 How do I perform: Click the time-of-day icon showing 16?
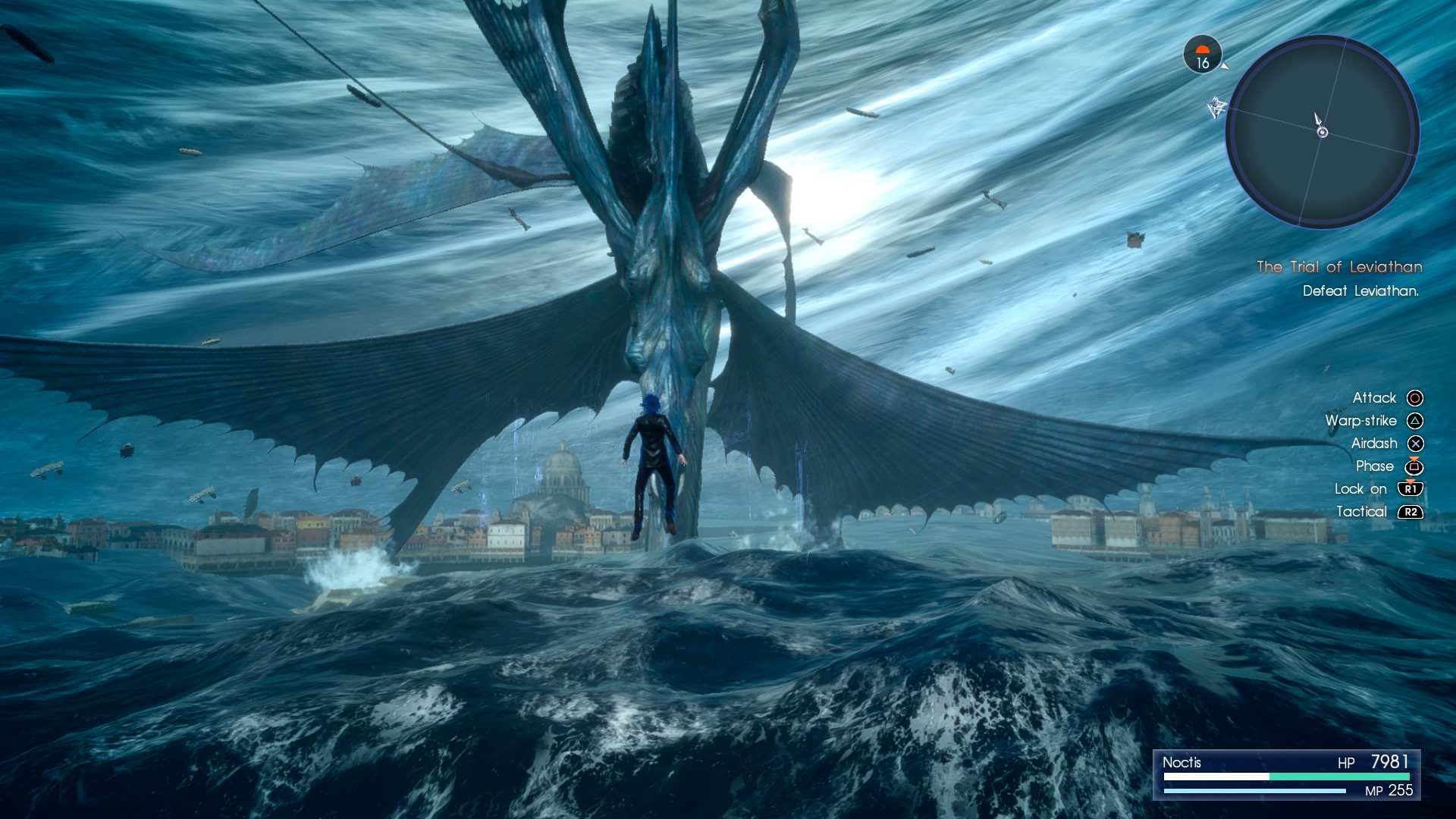click(1203, 55)
